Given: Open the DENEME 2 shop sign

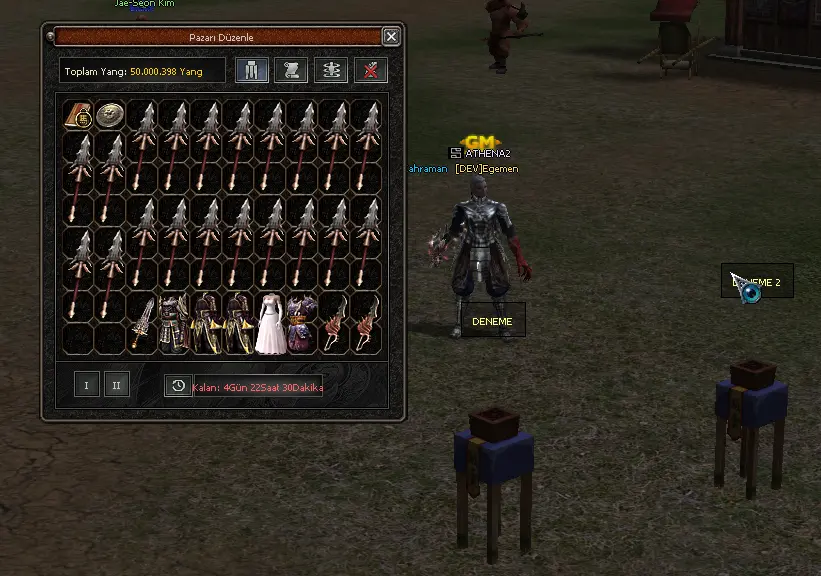Looking at the screenshot, I should tap(757, 282).
